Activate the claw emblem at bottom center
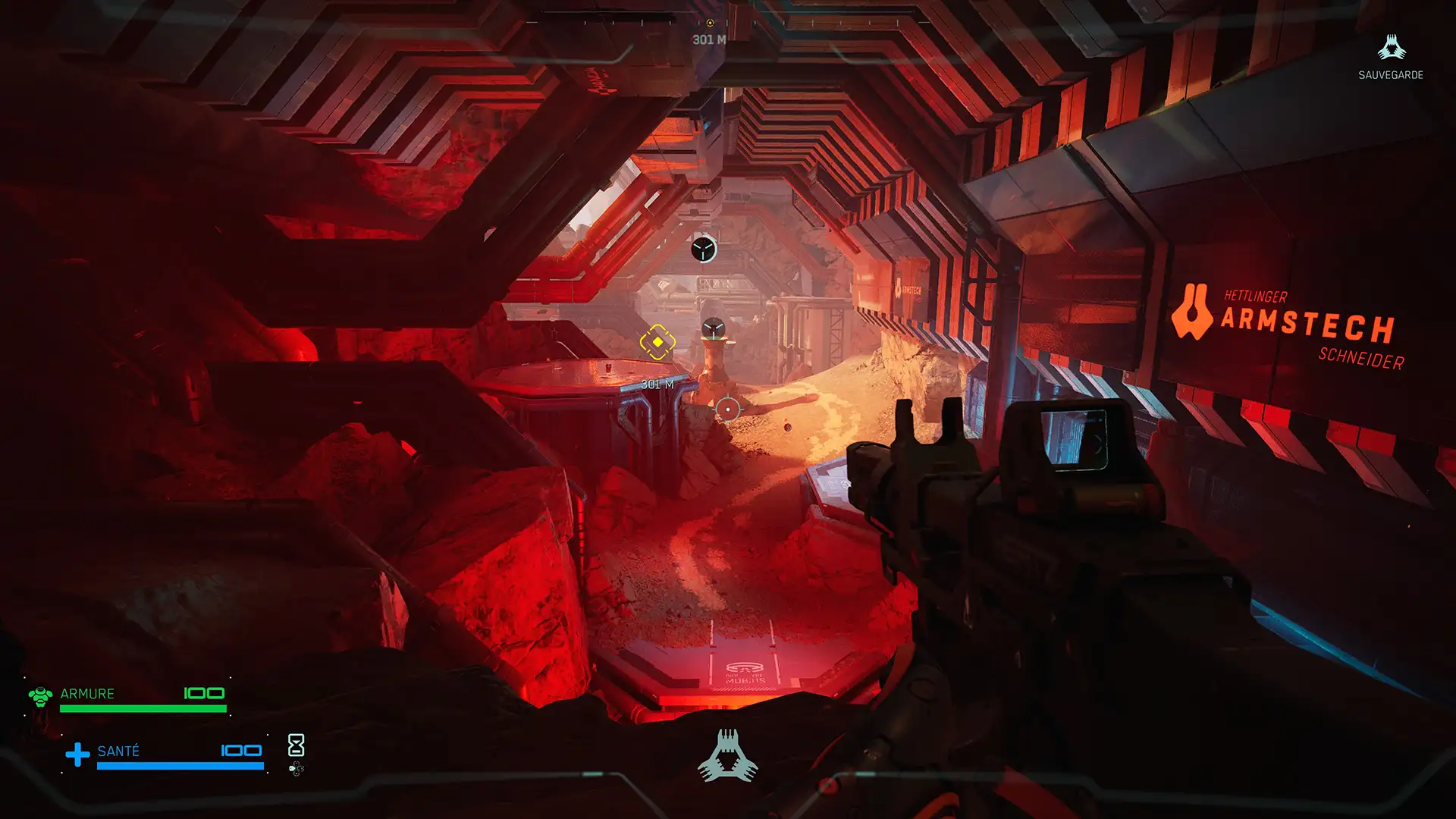Viewport: 1456px width, 819px height. 727,756
